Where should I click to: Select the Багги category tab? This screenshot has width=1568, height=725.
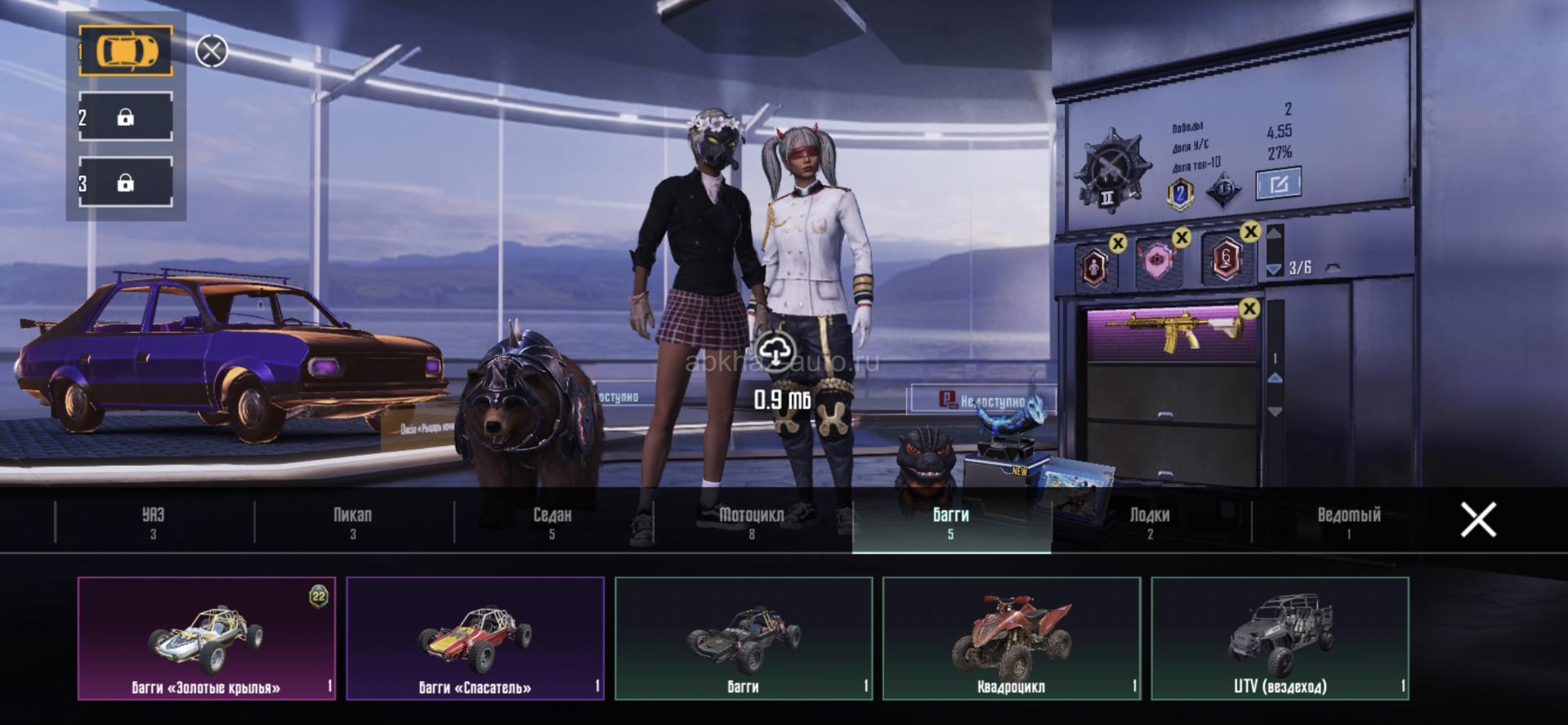pos(951,521)
